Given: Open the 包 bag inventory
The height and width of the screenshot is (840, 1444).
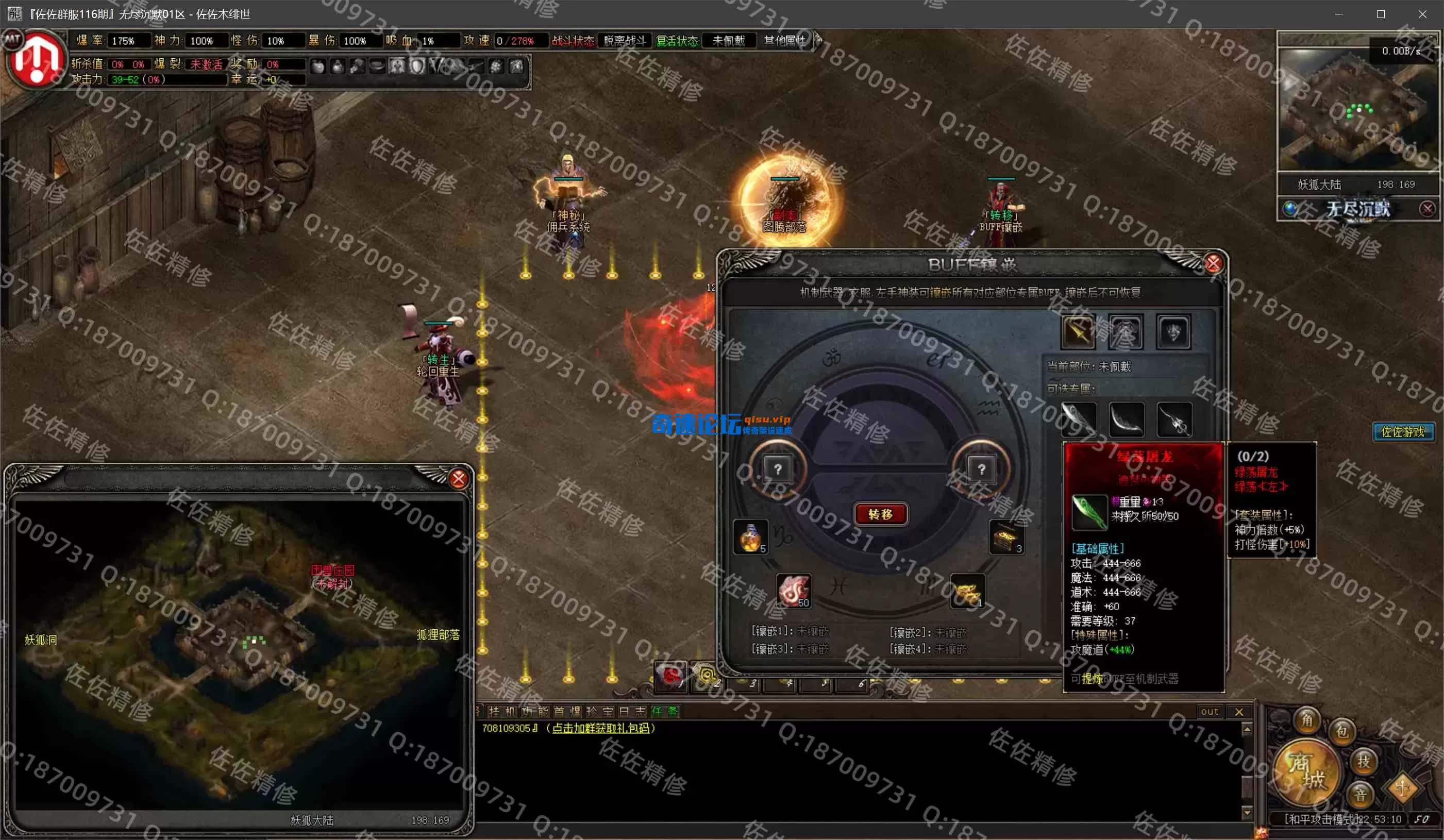Looking at the screenshot, I should click(1342, 731).
